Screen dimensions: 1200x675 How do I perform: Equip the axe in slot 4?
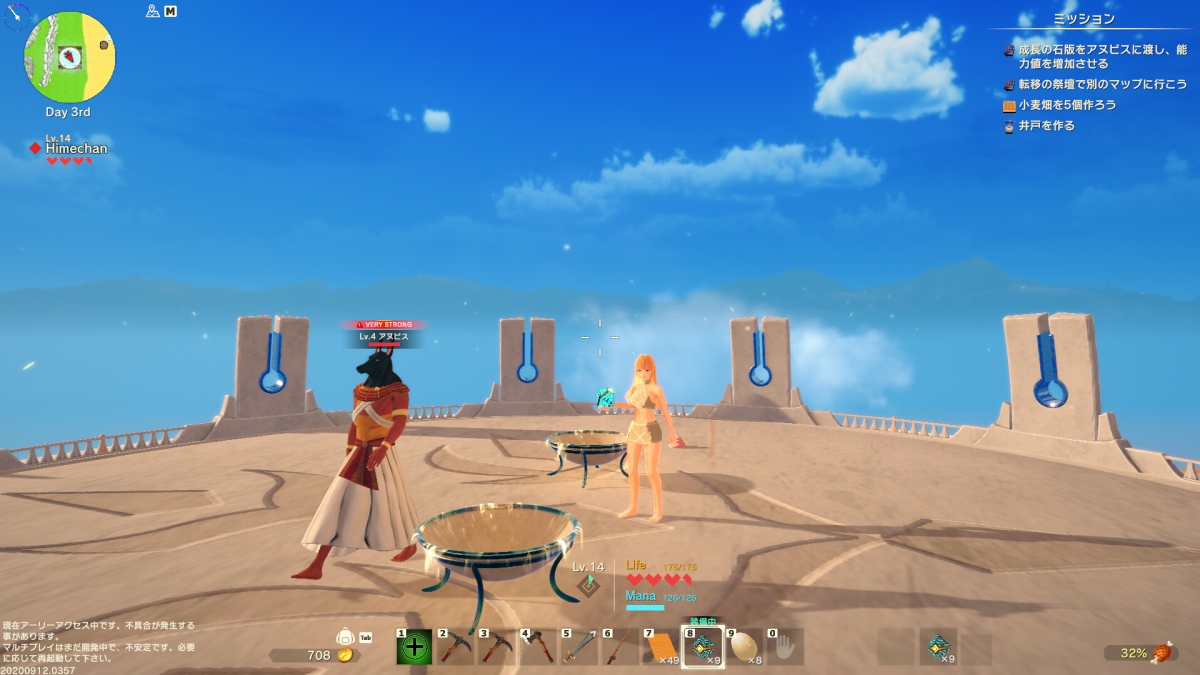pyautogui.click(x=538, y=647)
